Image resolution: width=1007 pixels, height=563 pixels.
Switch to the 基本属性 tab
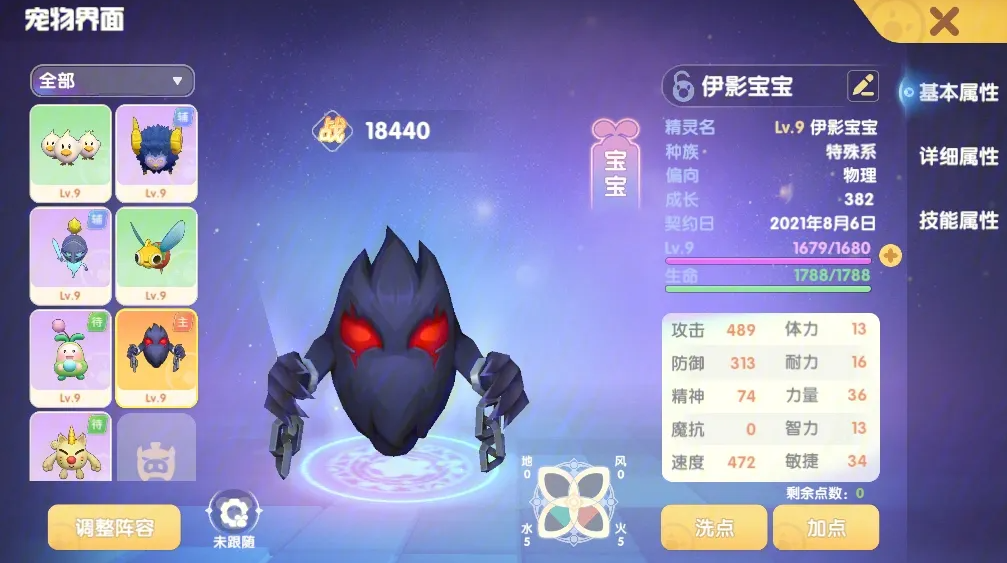tap(957, 92)
